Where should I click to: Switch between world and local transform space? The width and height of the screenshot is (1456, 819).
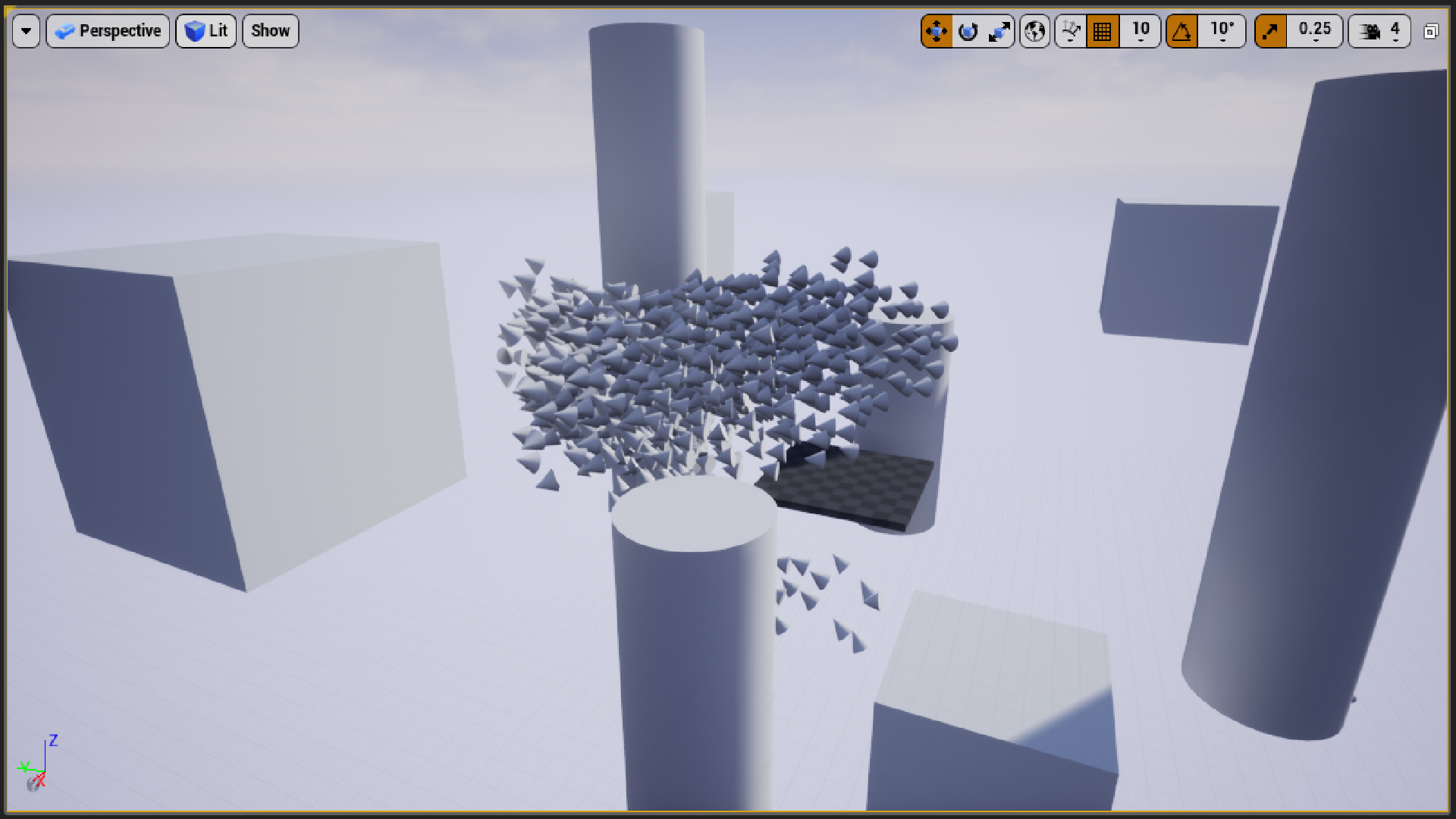point(1034,31)
